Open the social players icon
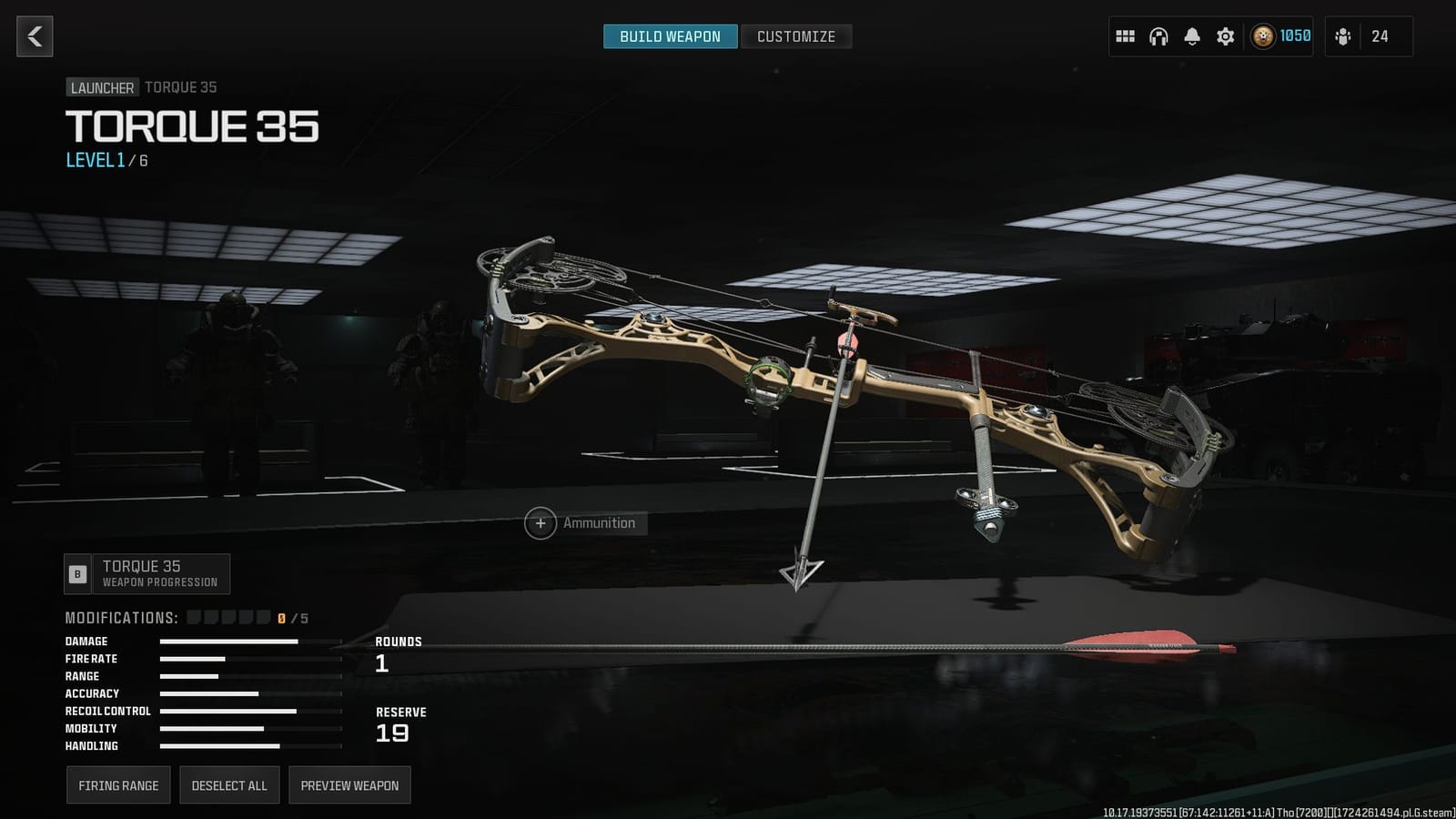The image size is (1456, 819). click(x=1344, y=36)
